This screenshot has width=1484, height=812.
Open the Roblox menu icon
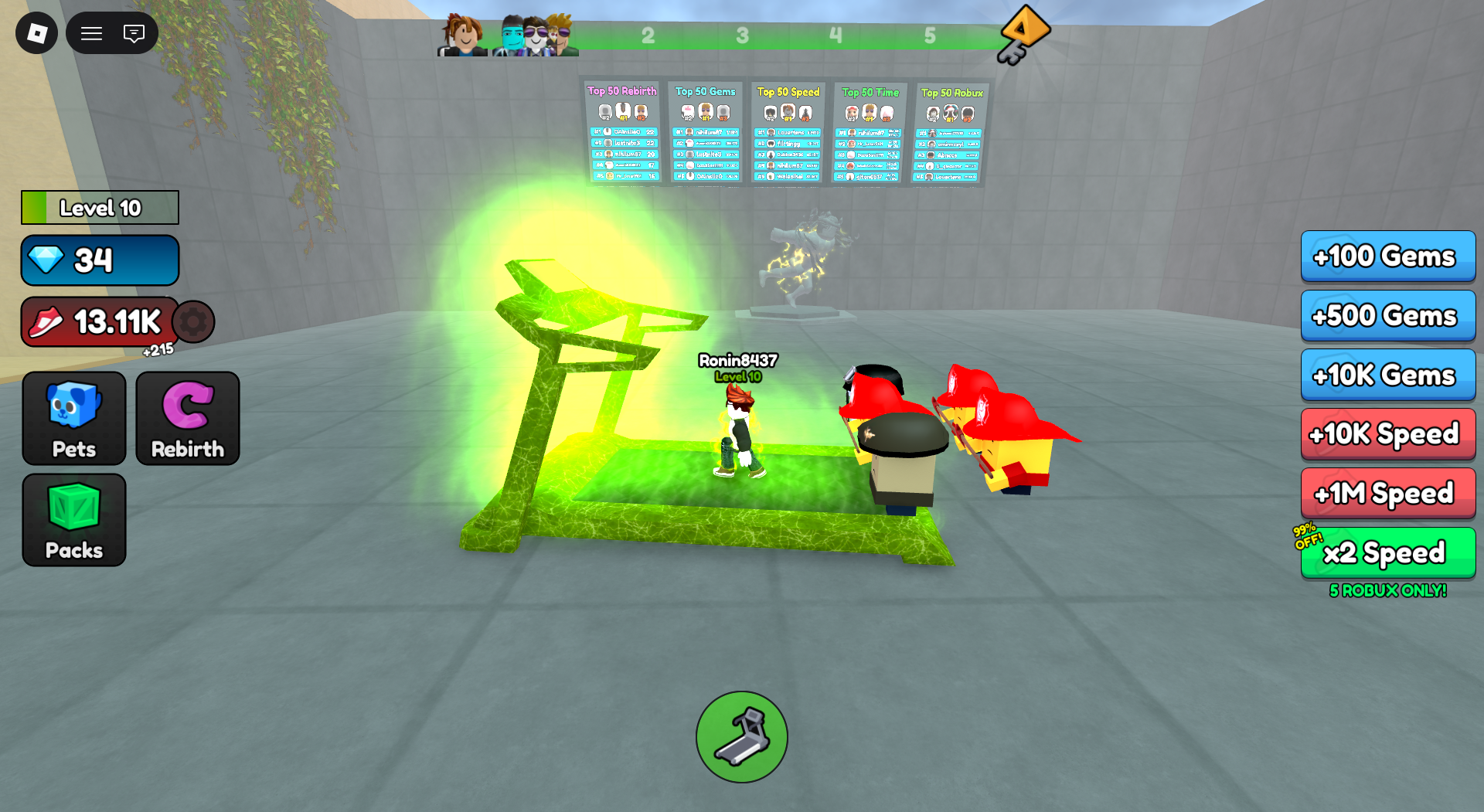(x=36, y=32)
